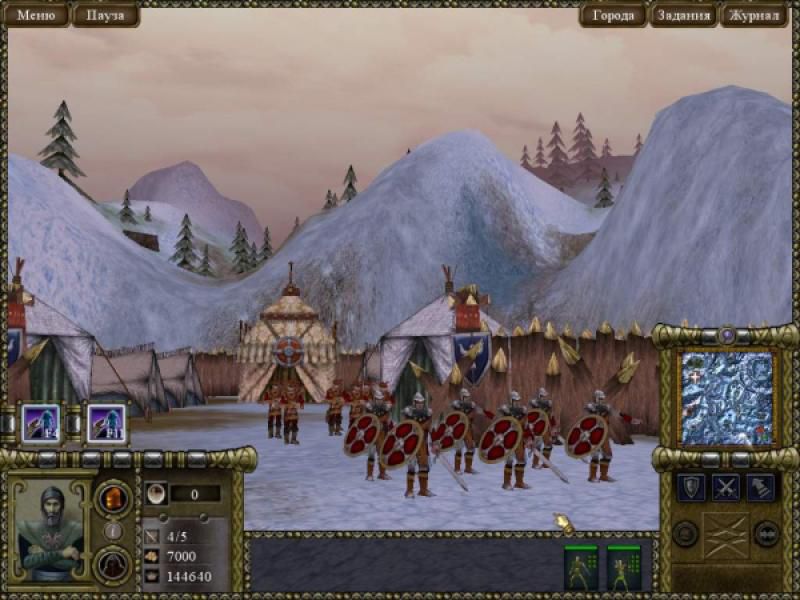Open the Журнал log
This screenshot has height=600, width=800.
click(754, 15)
